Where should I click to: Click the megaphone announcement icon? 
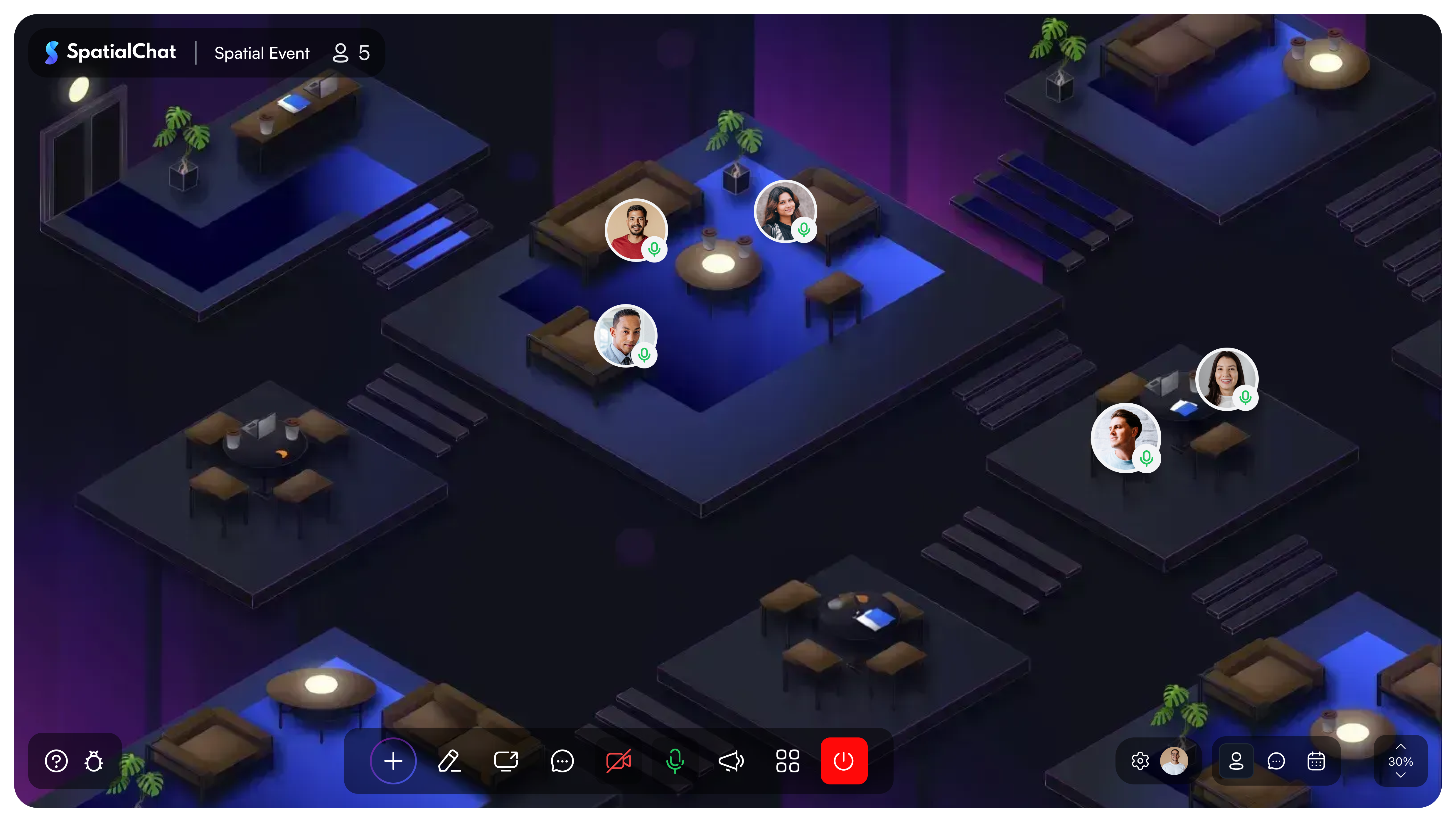(x=731, y=761)
